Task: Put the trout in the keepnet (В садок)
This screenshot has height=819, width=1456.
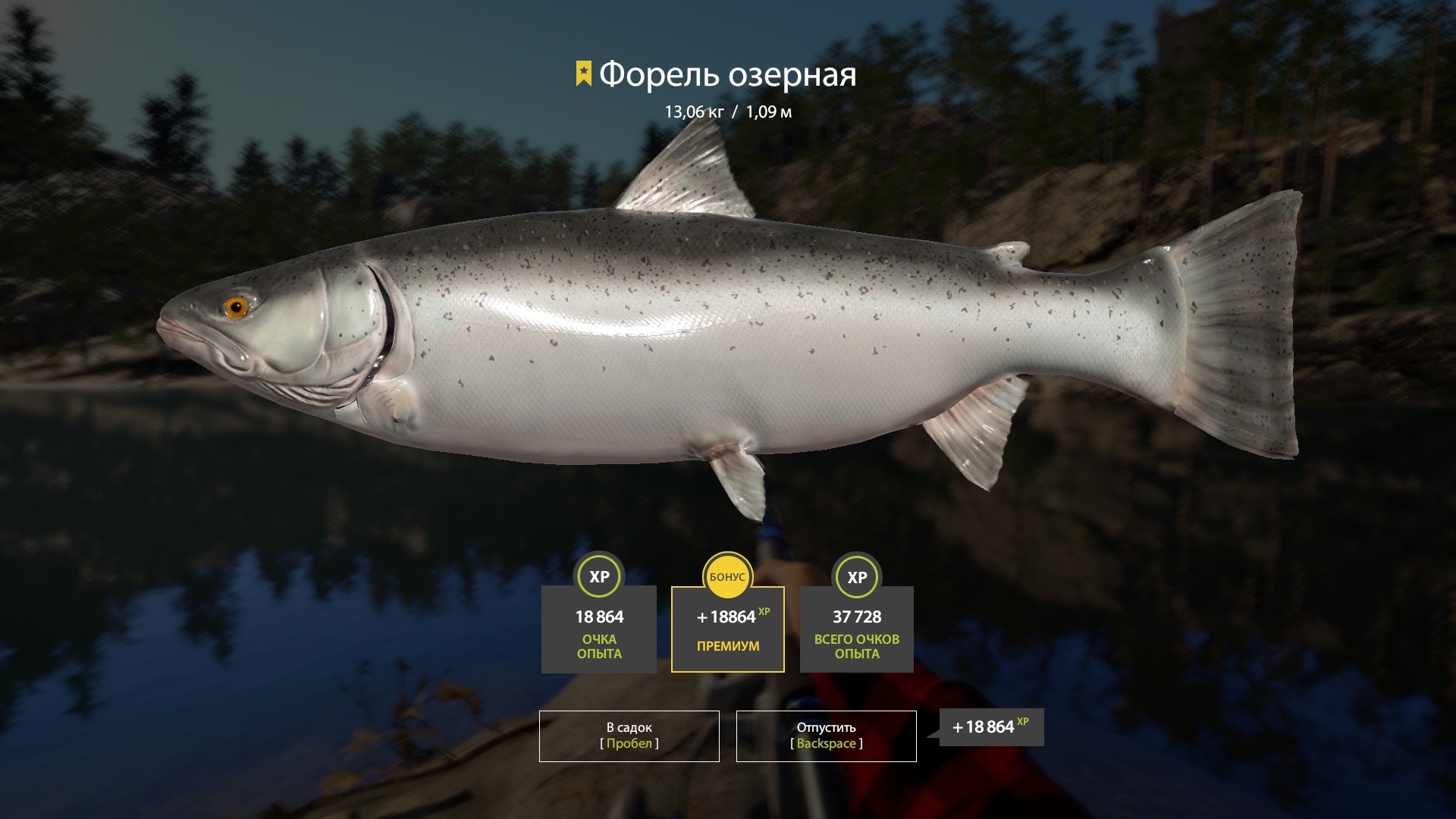Action: [629, 736]
